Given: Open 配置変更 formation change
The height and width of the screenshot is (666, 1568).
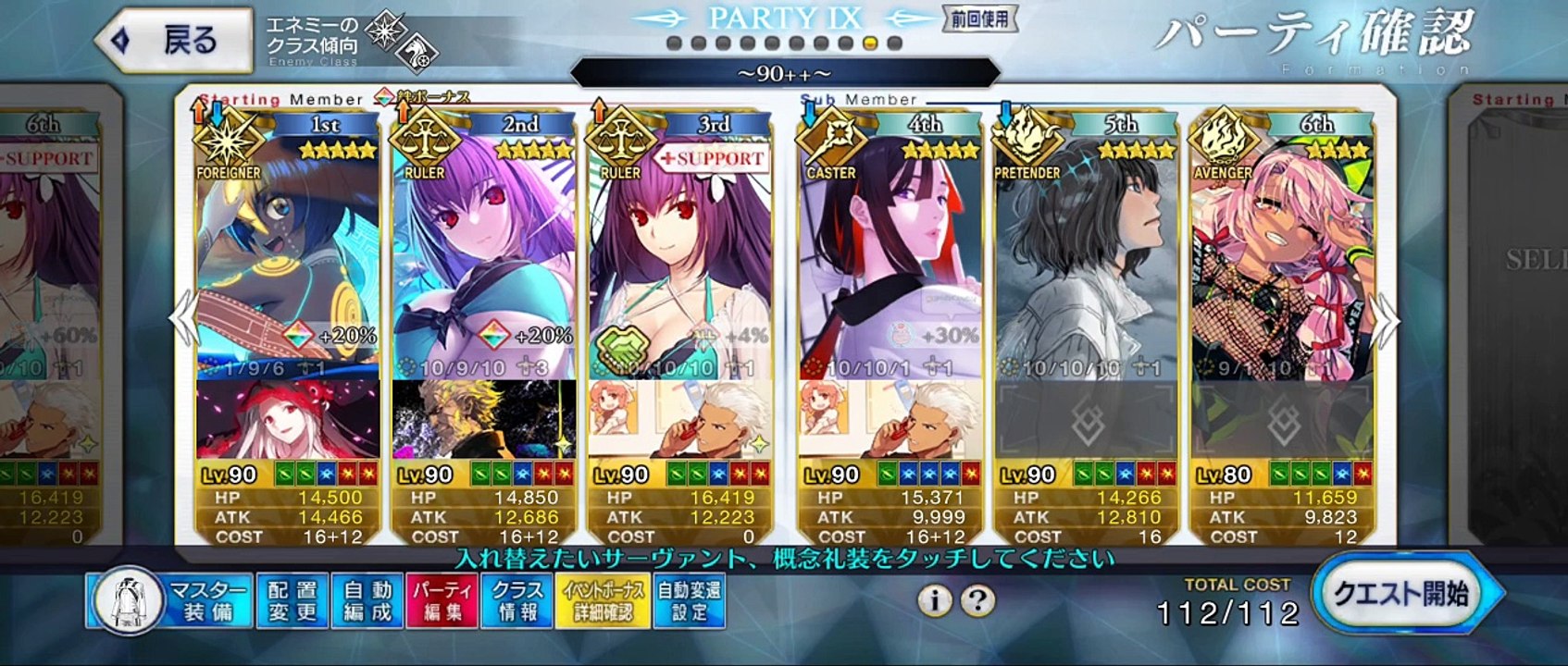Looking at the screenshot, I should point(292,601).
